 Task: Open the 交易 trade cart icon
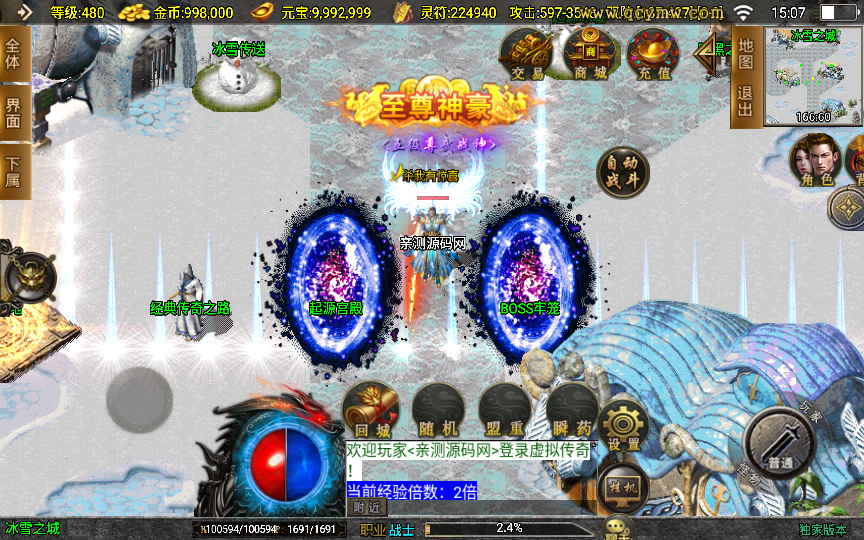[526, 54]
